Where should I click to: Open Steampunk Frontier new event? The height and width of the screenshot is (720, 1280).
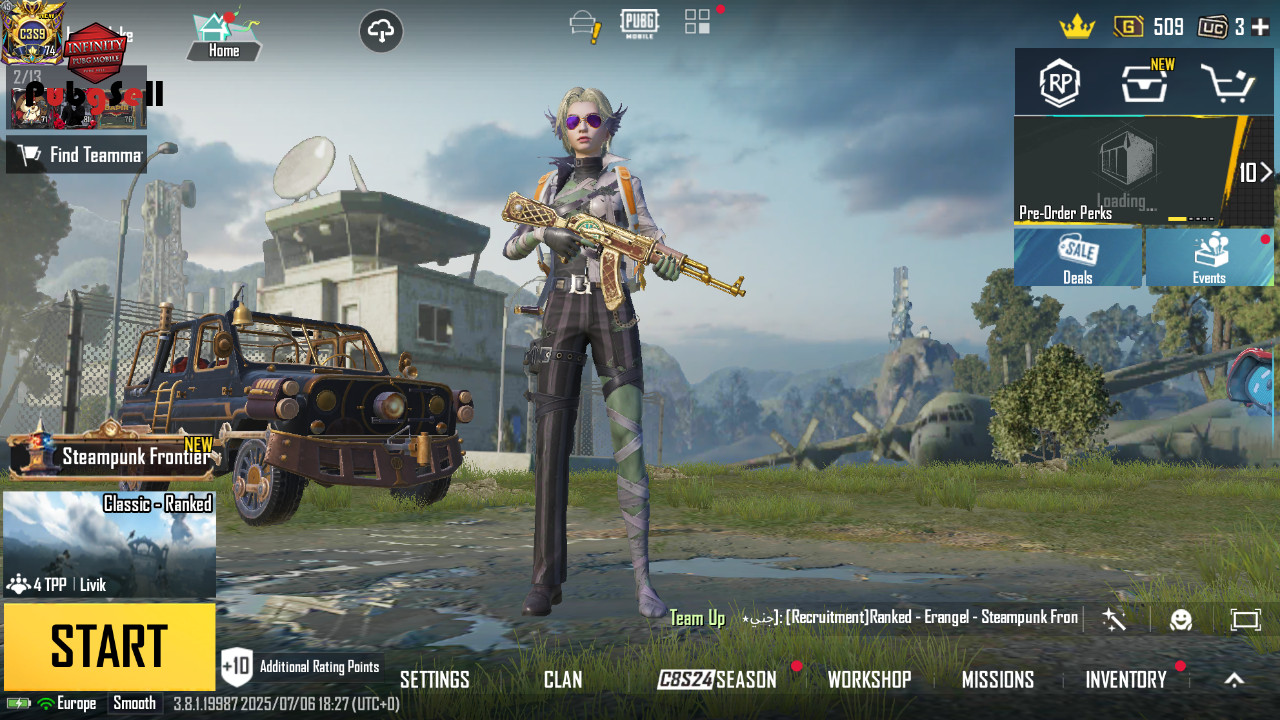(115, 456)
